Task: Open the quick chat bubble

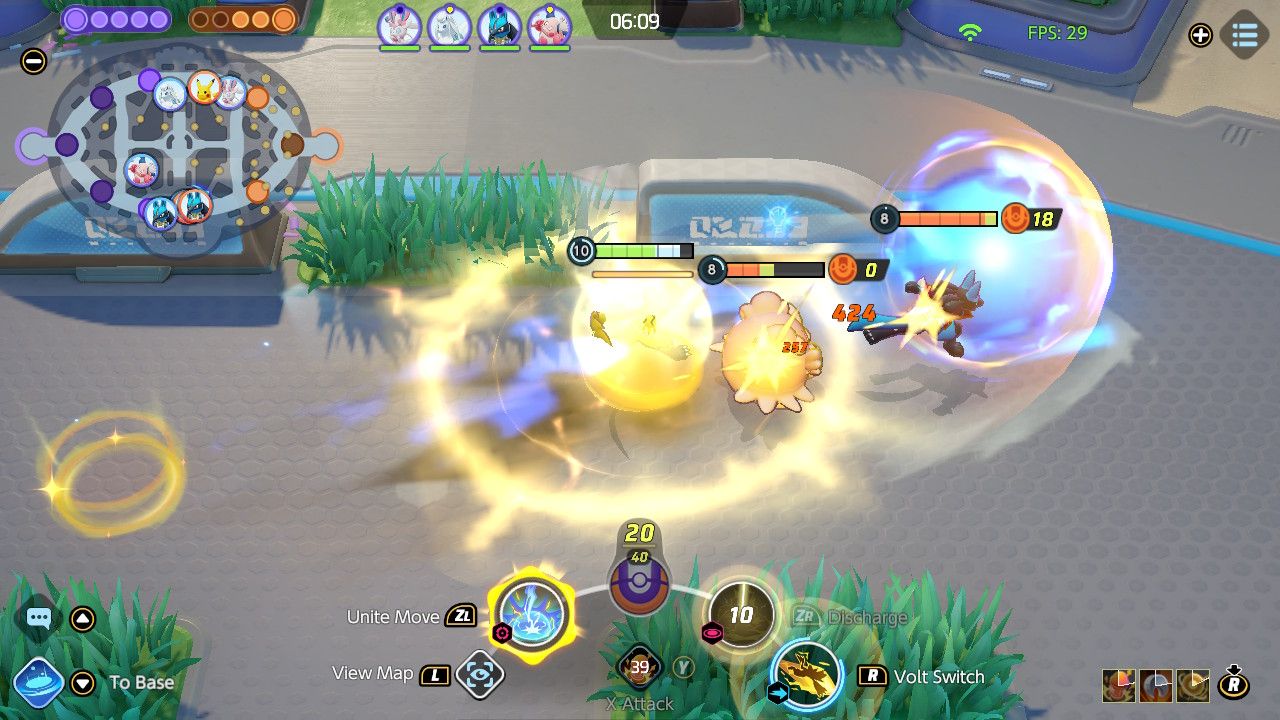Action: pos(39,619)
